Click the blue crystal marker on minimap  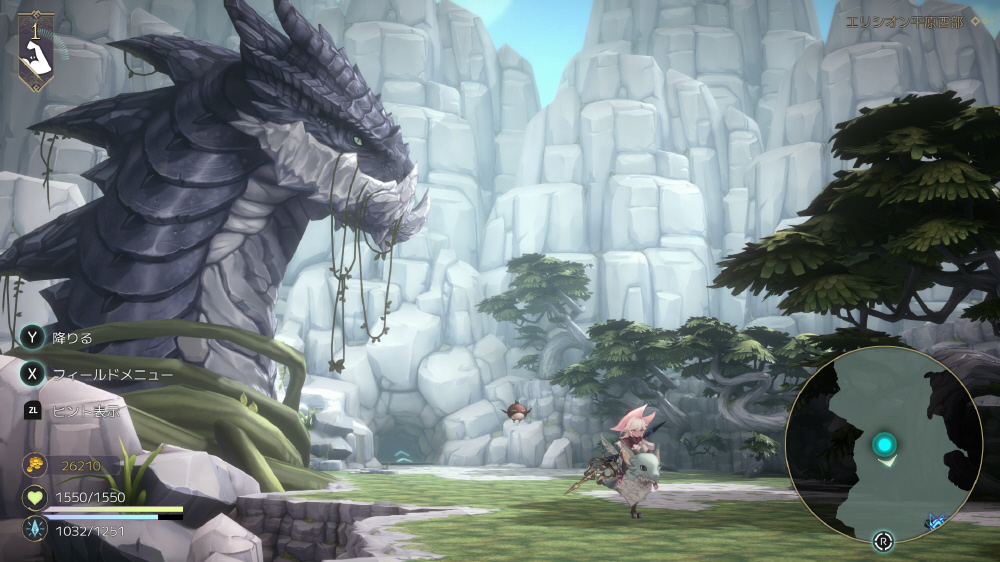pyautogui.click(x=935, y=521)
